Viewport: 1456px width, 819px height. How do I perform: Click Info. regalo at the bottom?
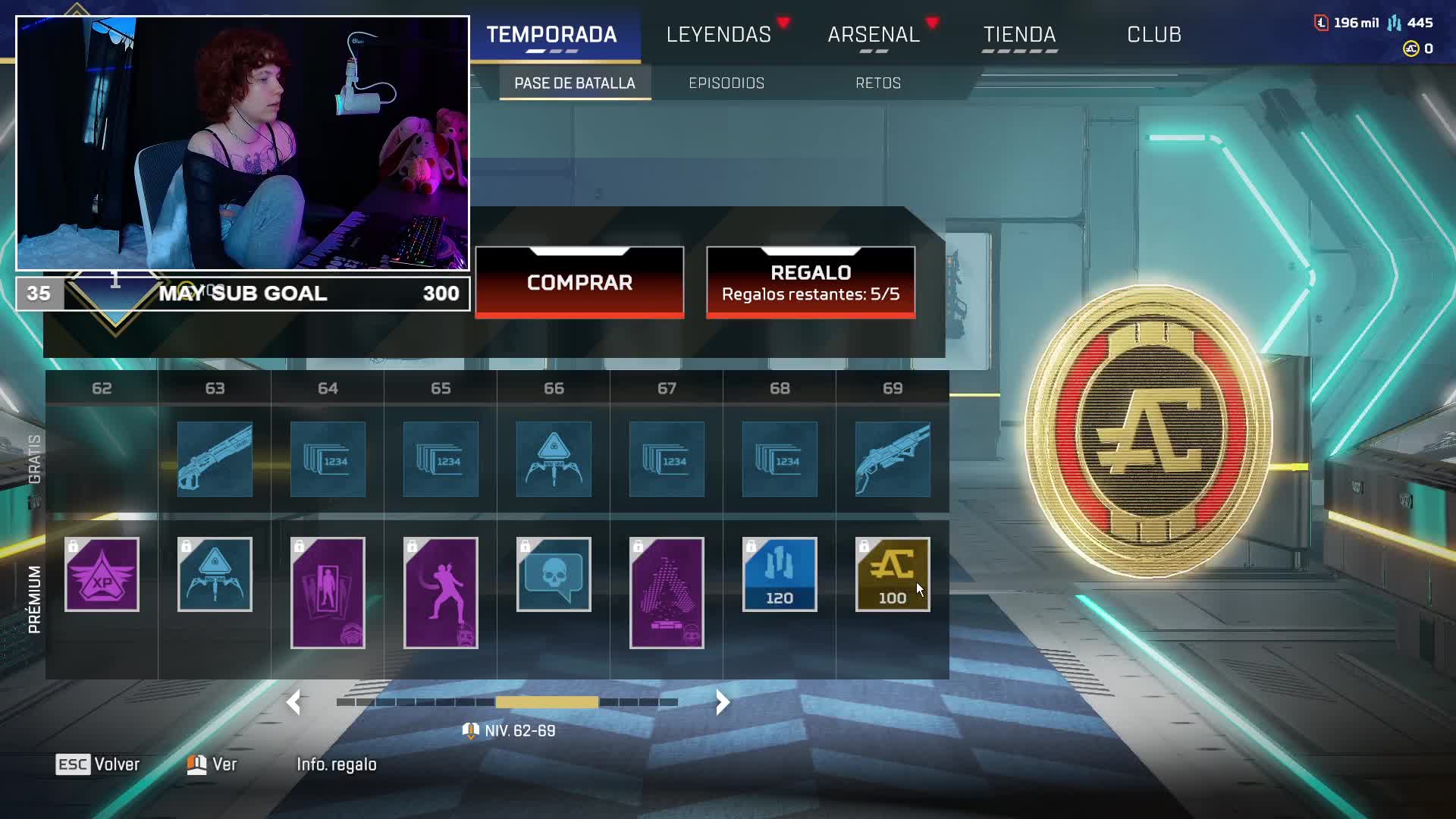coord(336,764)
